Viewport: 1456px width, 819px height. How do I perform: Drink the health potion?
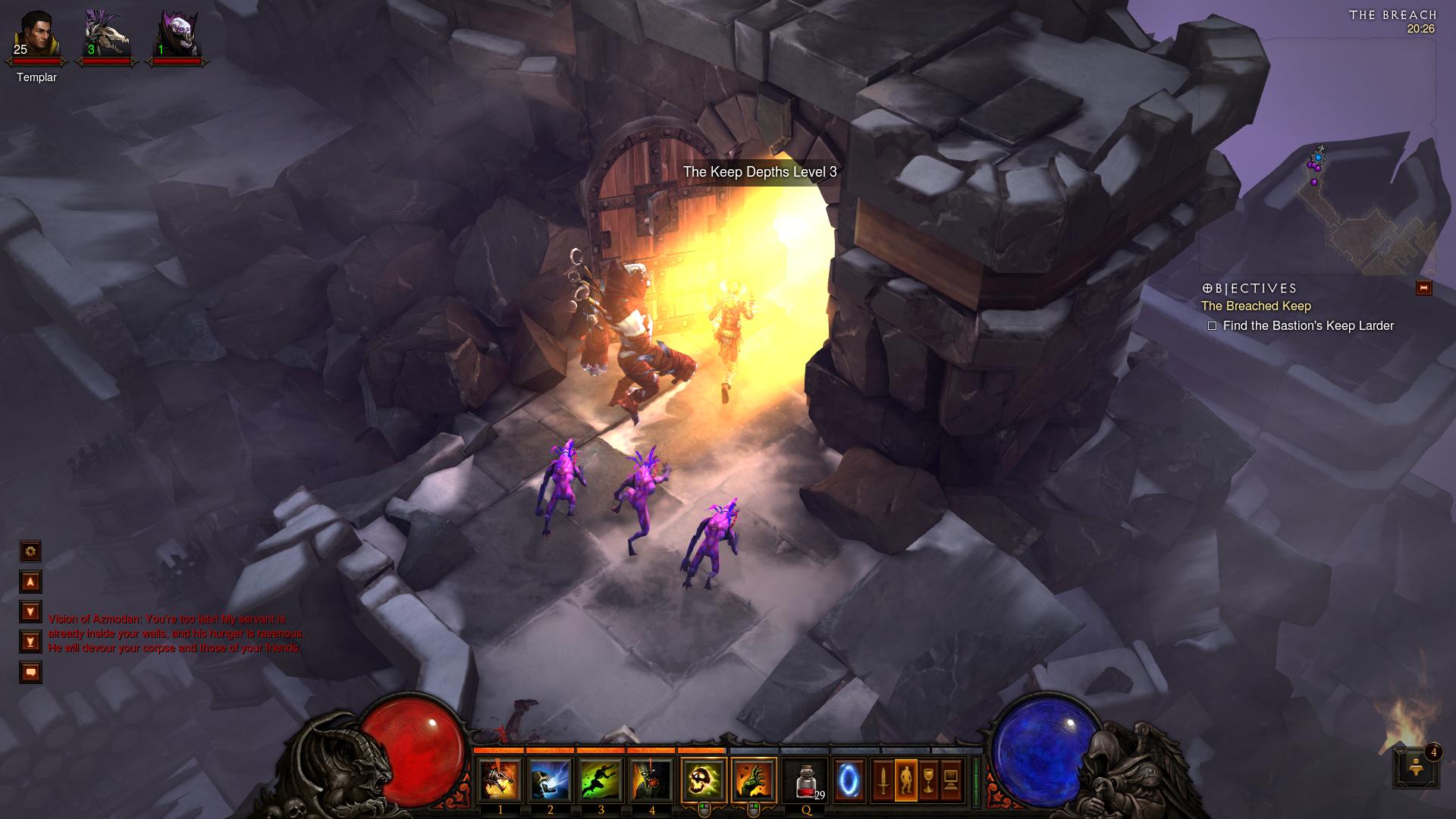click(806, 780)
